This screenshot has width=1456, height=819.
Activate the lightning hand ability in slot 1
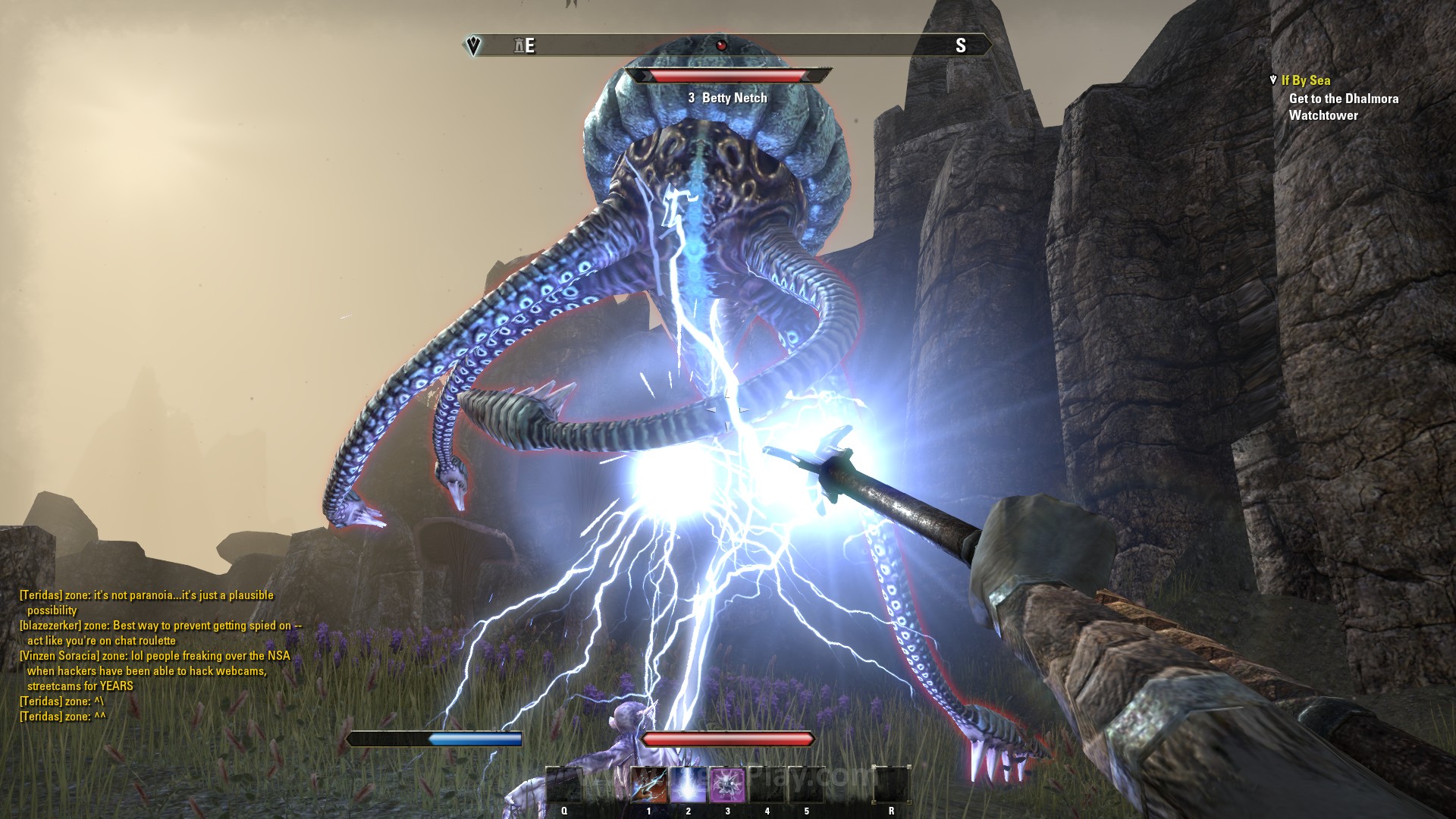[x=649, y=786]
